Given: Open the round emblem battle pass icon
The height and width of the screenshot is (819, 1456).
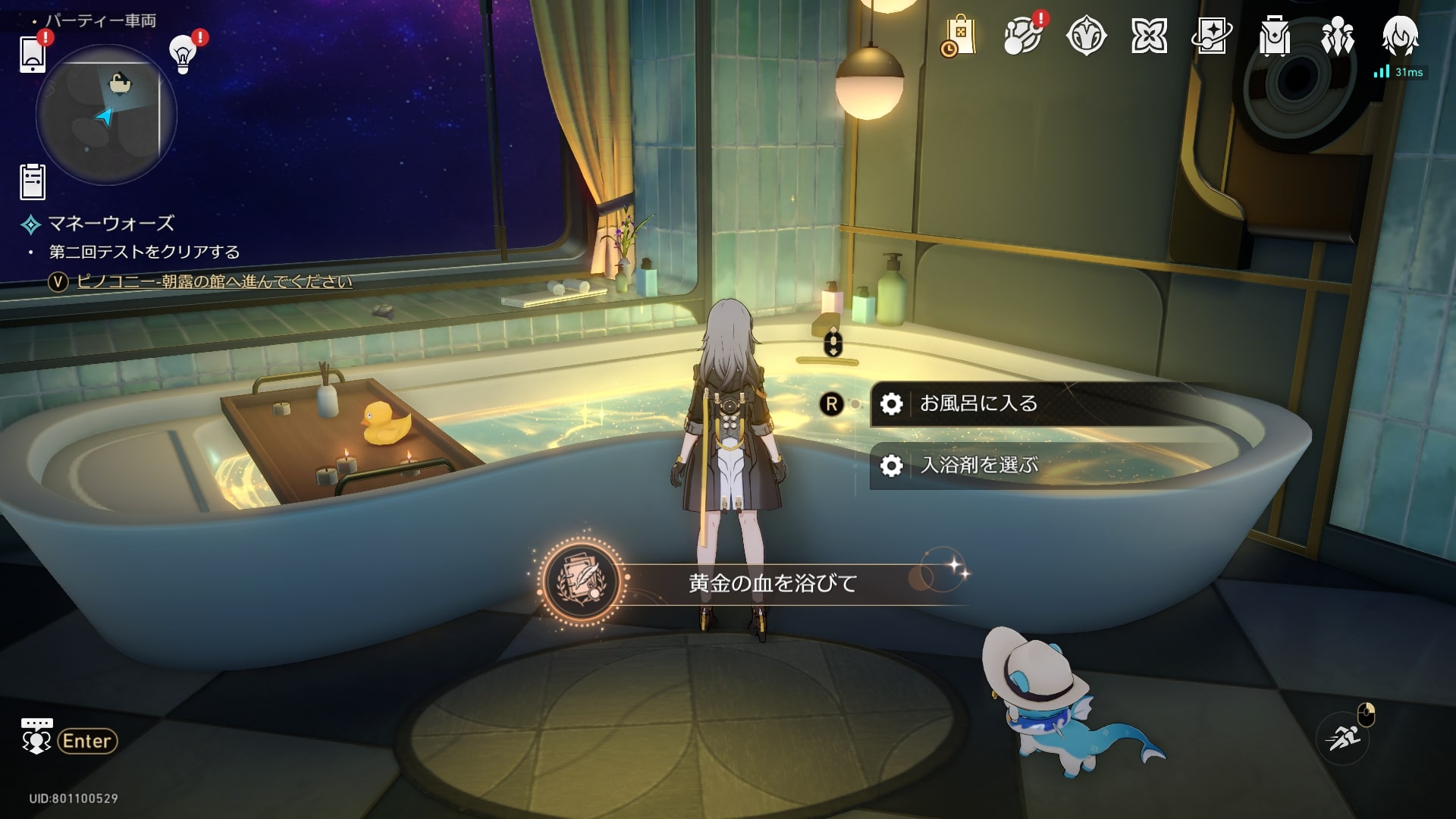Looking at the screenshot, I should [1086, 36].
